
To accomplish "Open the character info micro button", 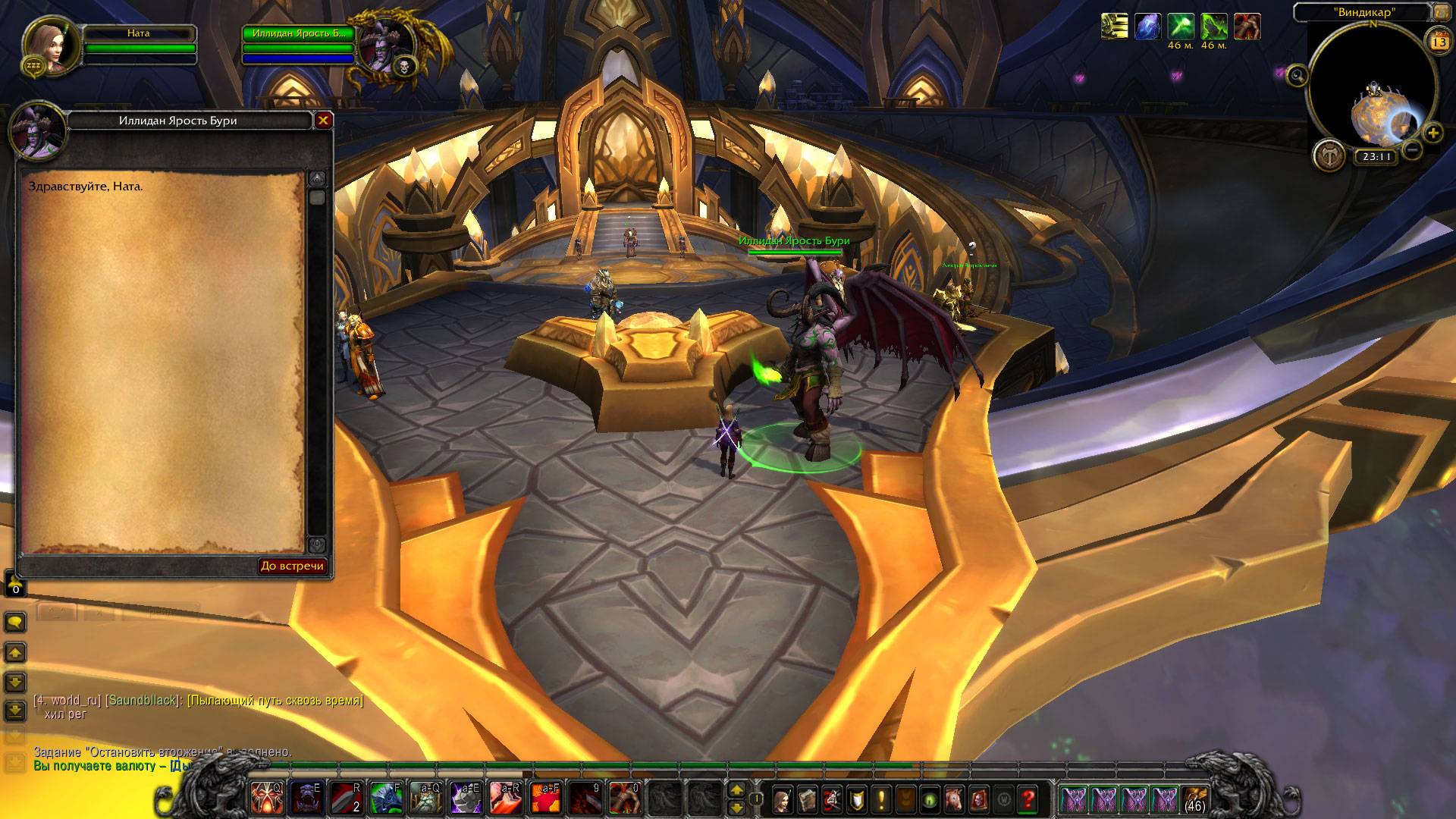I will tap(782, 799).
